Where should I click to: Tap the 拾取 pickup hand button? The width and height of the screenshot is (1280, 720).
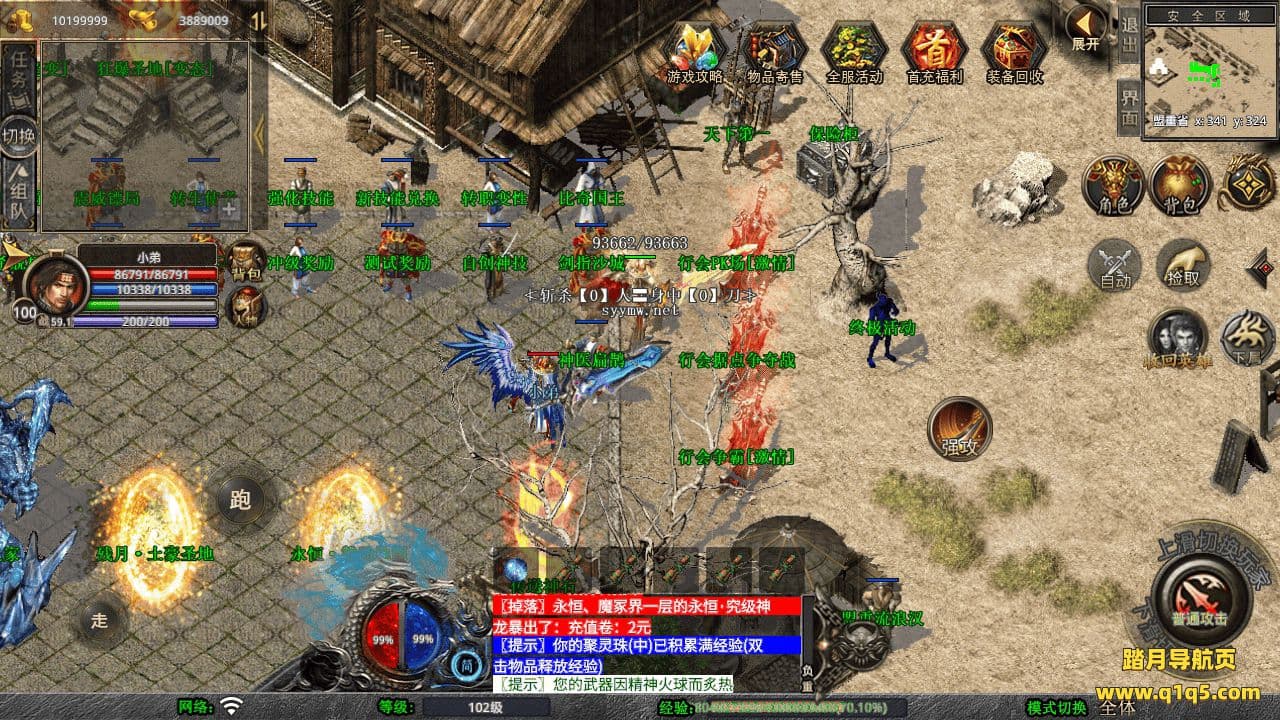1183,266
